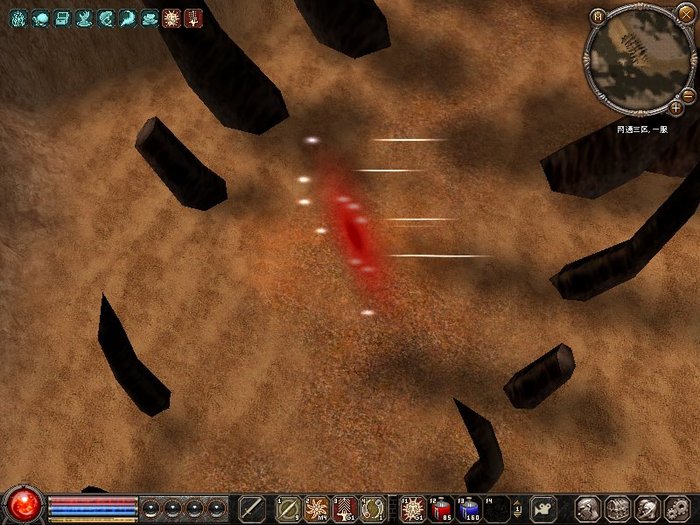The width and height of the screenshot is (700, 525).
Task: Activate the circular arrows skill slot
Action: 373,507
